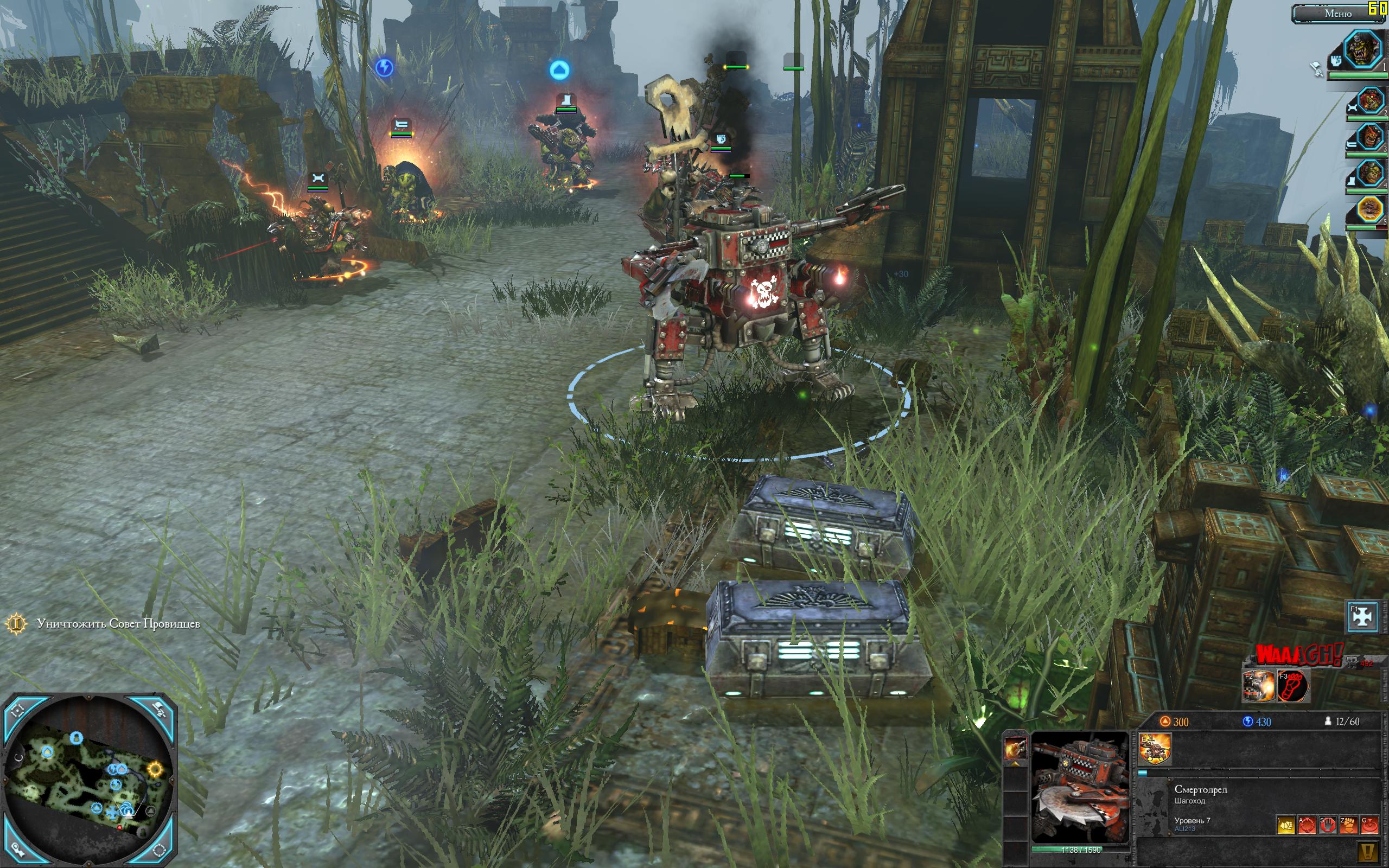
Task: Click the minimap's flag ping button
Action: (160, 711)
